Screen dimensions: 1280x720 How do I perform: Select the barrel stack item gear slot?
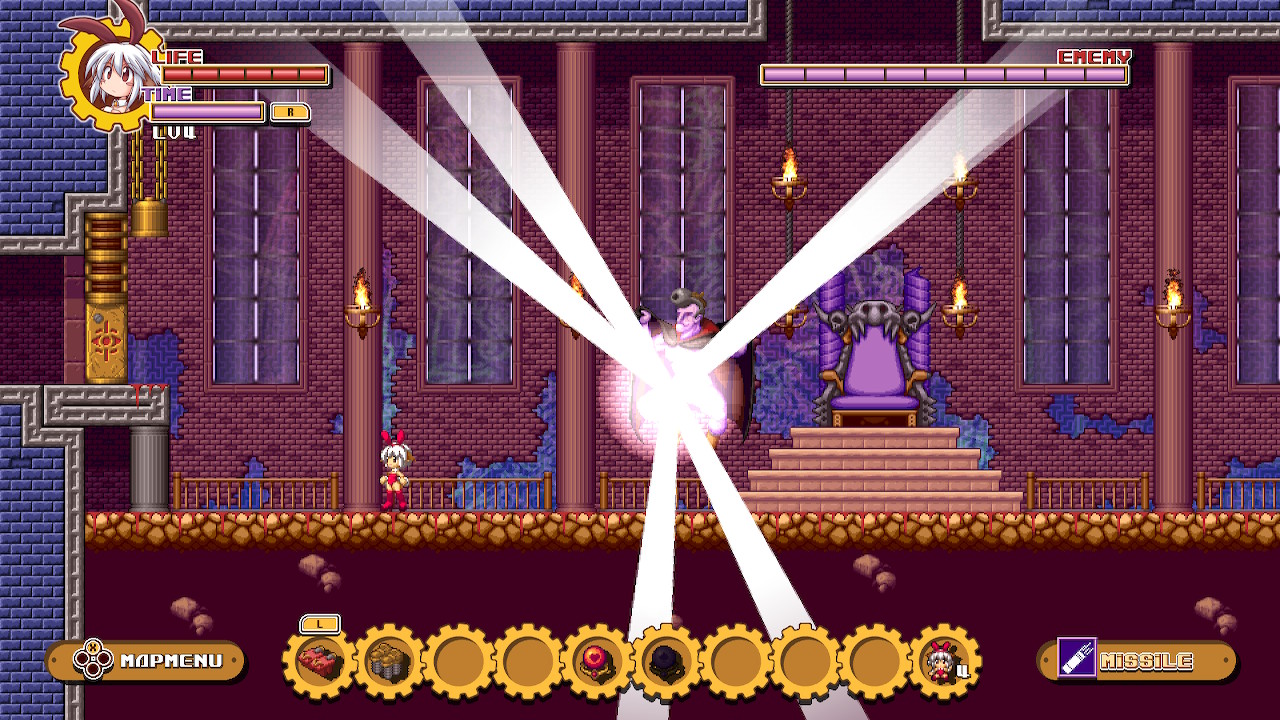[387, 660]
